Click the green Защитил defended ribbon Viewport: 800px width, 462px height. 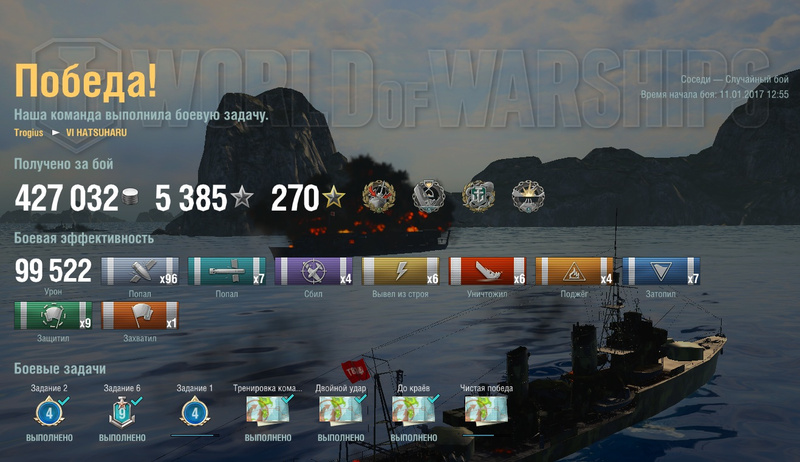(52, 316)
